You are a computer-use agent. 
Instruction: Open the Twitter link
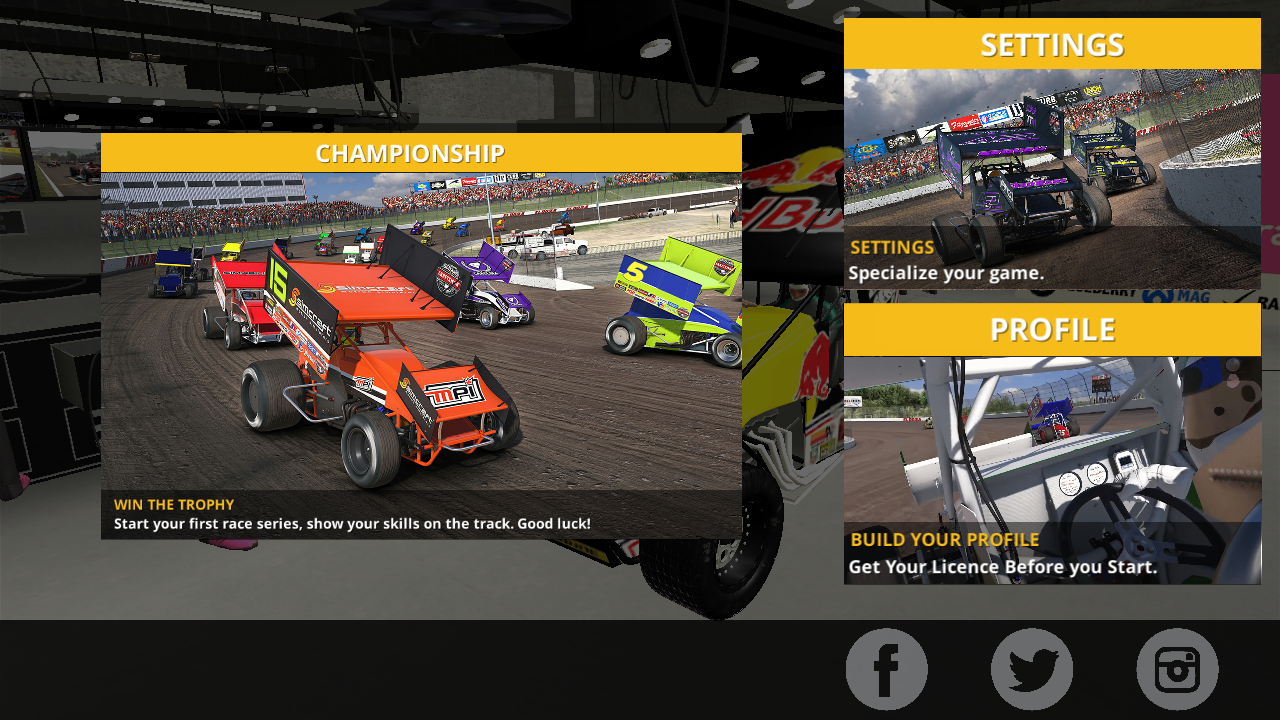pos(1032,669)
